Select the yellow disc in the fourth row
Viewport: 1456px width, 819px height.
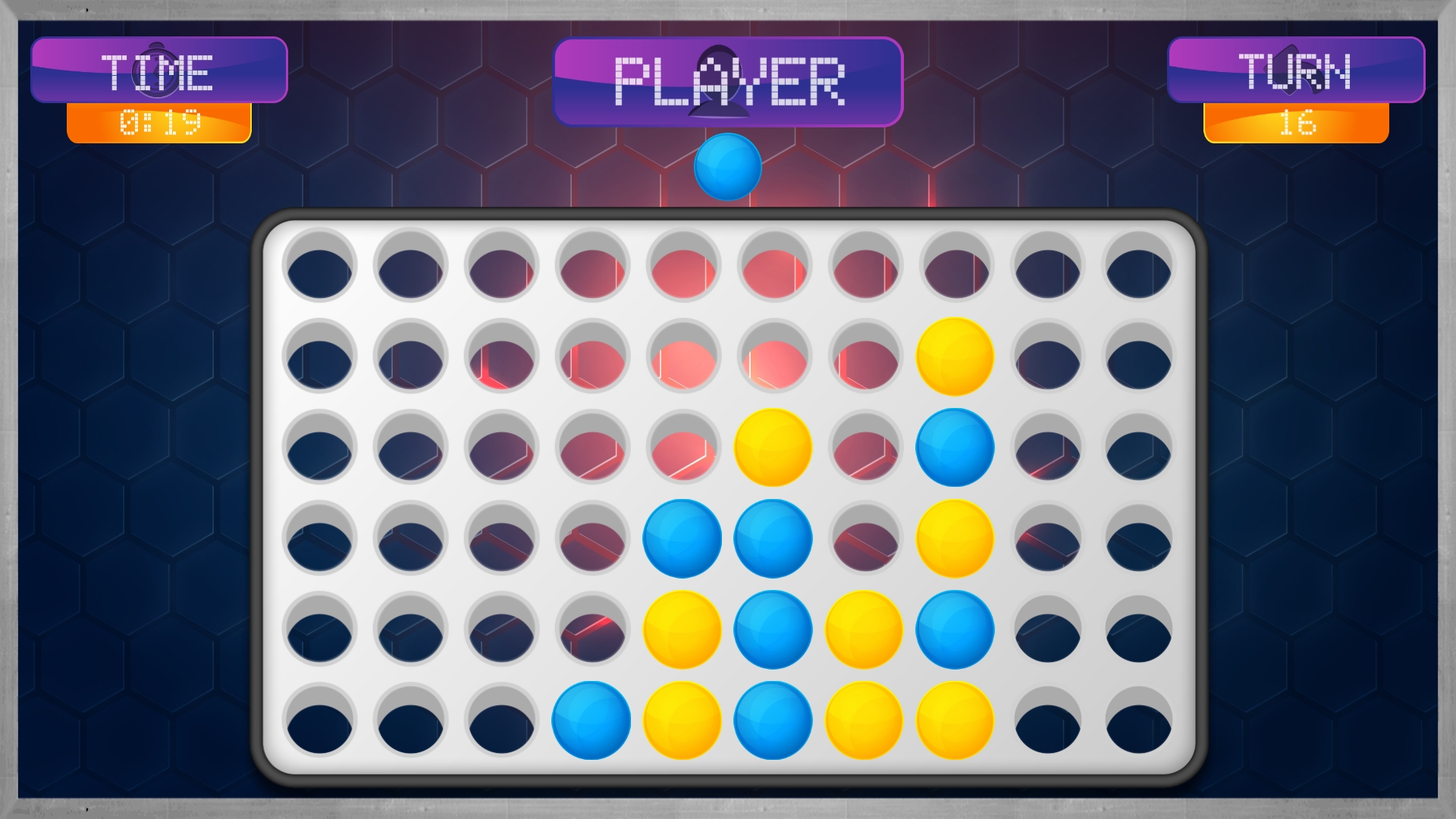click(x=955, y=538)
